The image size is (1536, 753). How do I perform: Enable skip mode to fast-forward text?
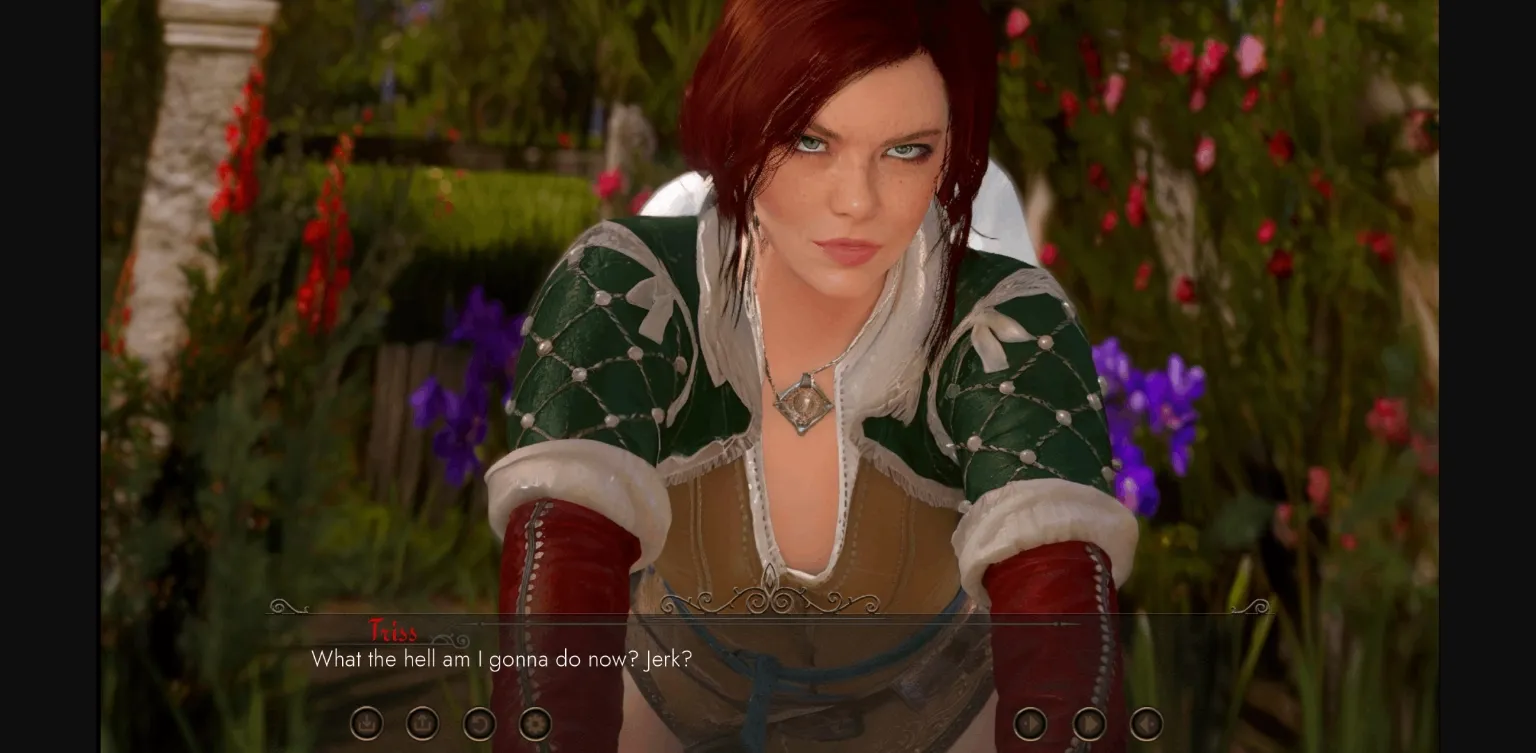(1089, 723)
